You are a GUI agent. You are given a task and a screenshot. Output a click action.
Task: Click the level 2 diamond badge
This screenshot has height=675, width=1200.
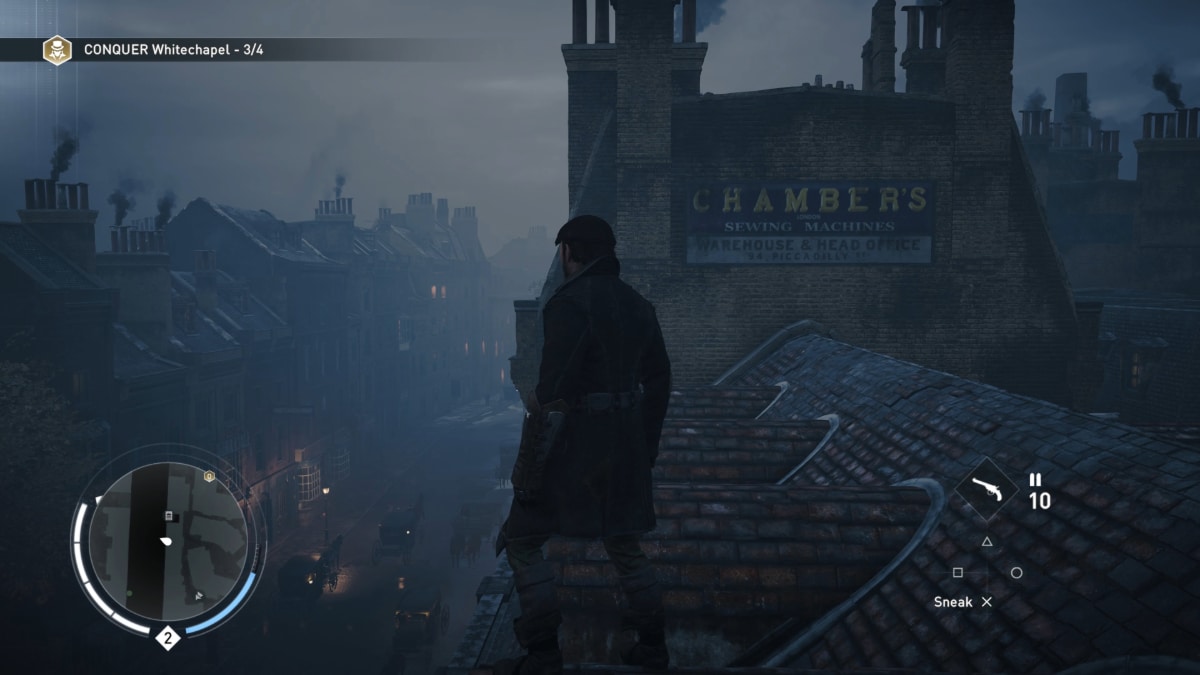[x=167, y=638]
